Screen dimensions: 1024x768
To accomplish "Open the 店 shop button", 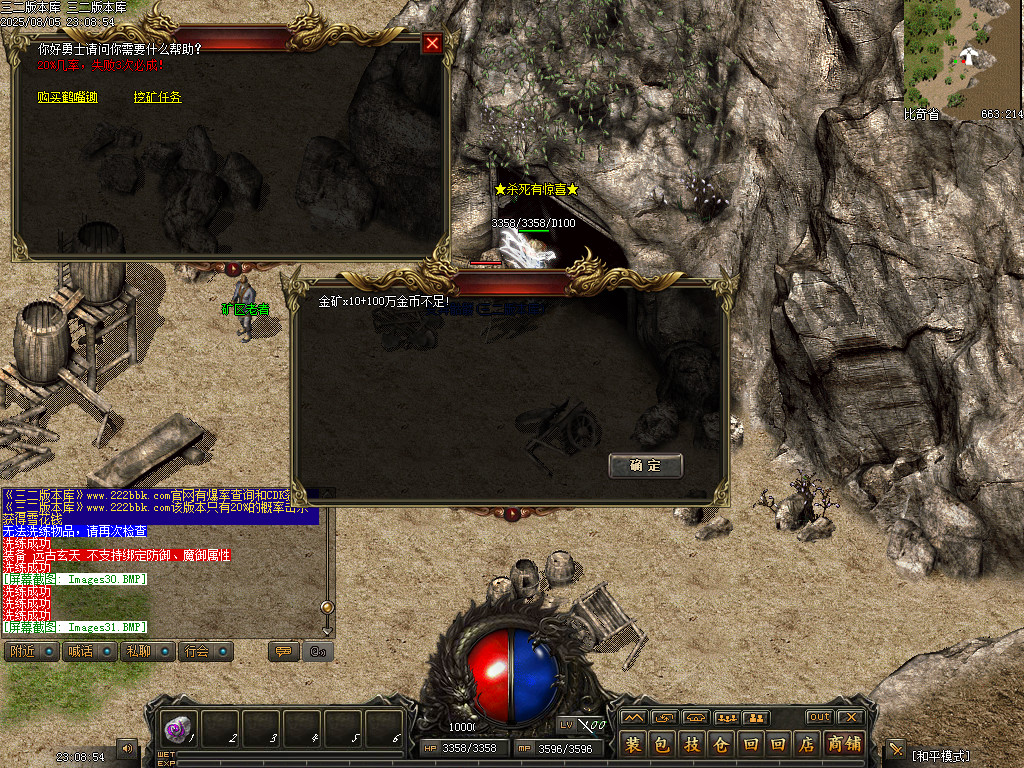I will pyautogui.click(x=807, y=745).
